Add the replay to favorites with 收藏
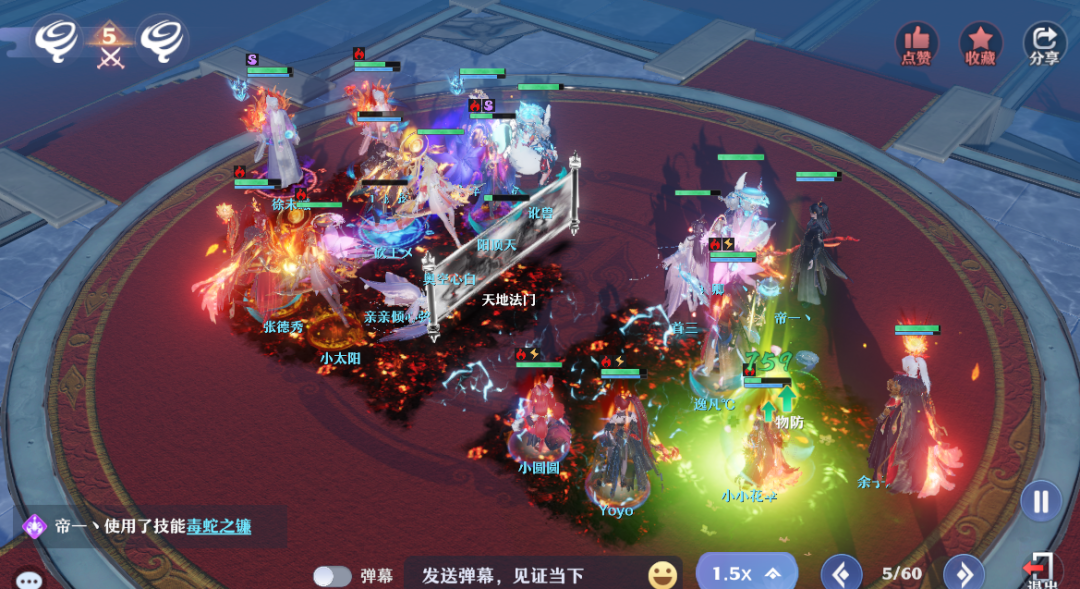Screen dimensions: 1080x589 coord(980,43)
